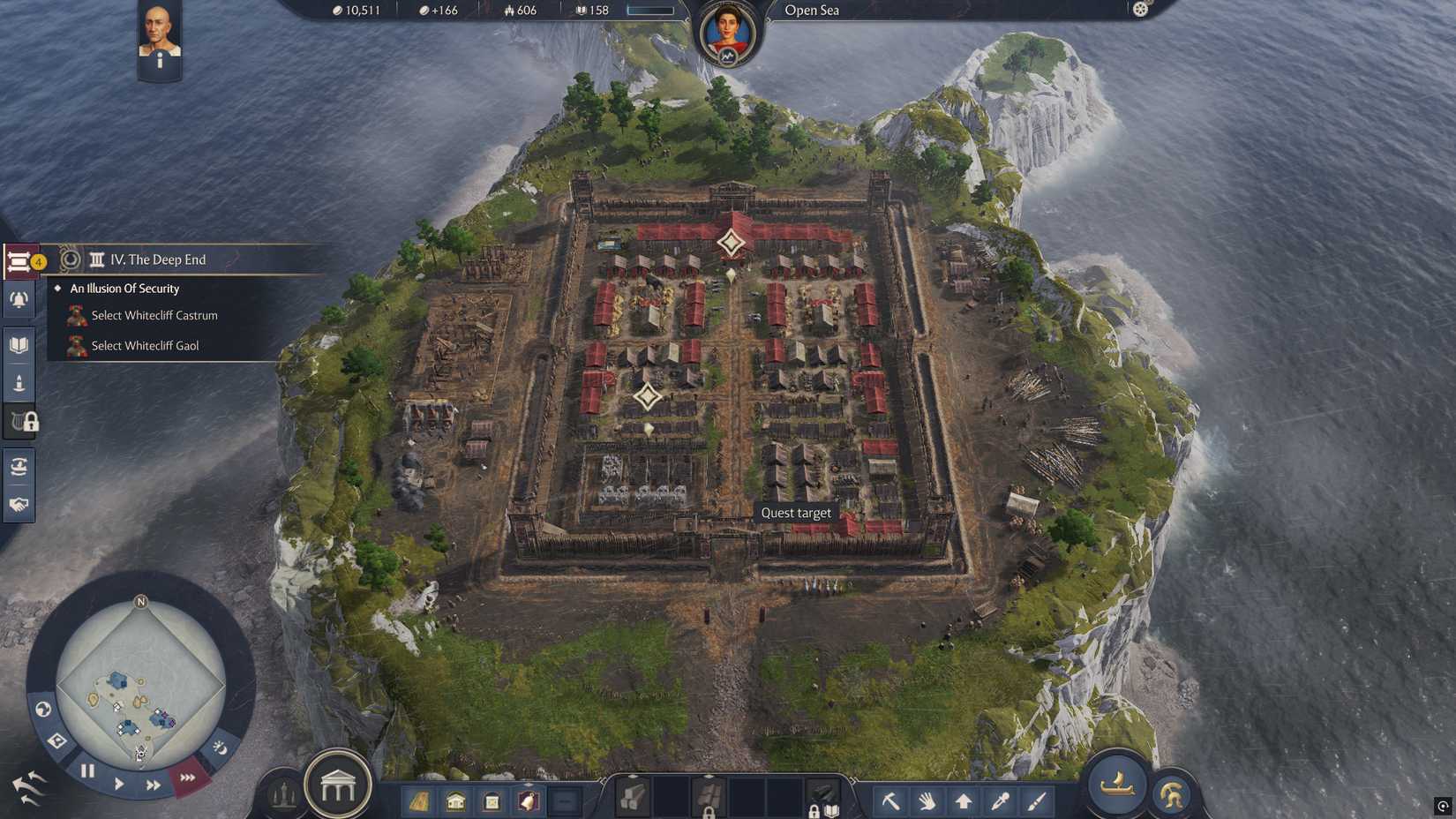Open the notifications bell panel

(19, 299)
